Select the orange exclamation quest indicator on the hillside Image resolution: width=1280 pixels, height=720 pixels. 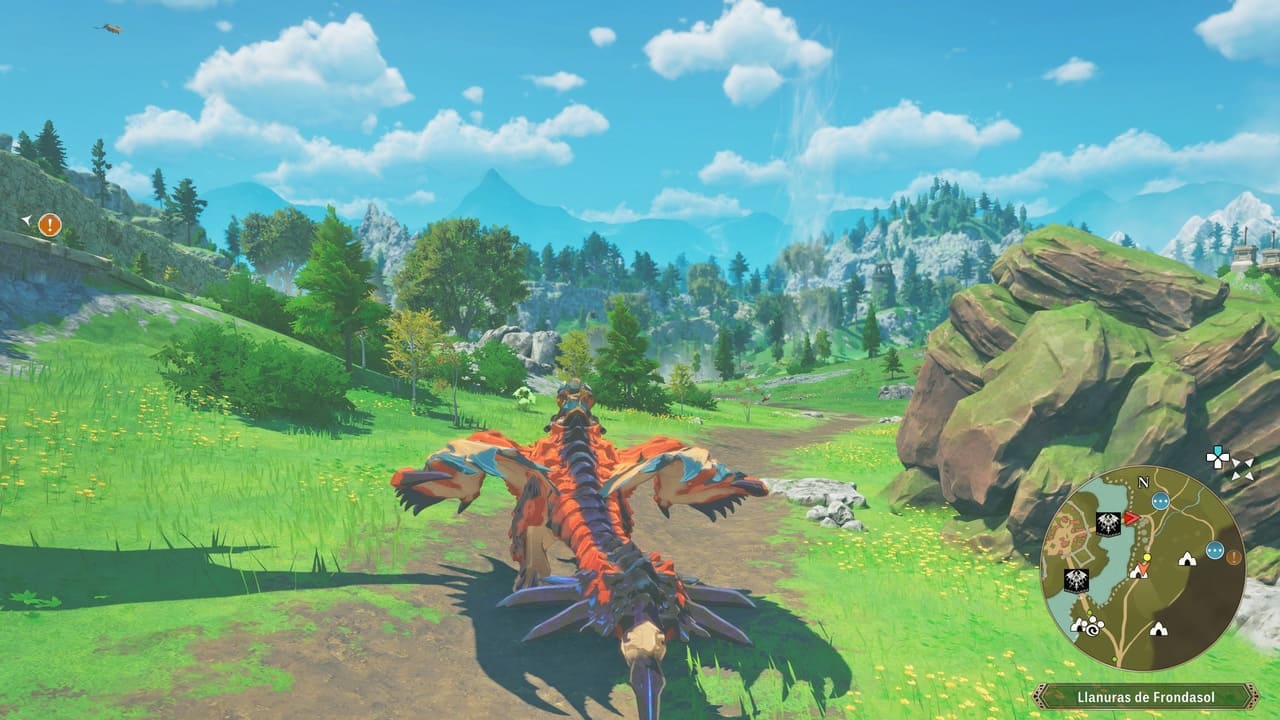[50, 225]
